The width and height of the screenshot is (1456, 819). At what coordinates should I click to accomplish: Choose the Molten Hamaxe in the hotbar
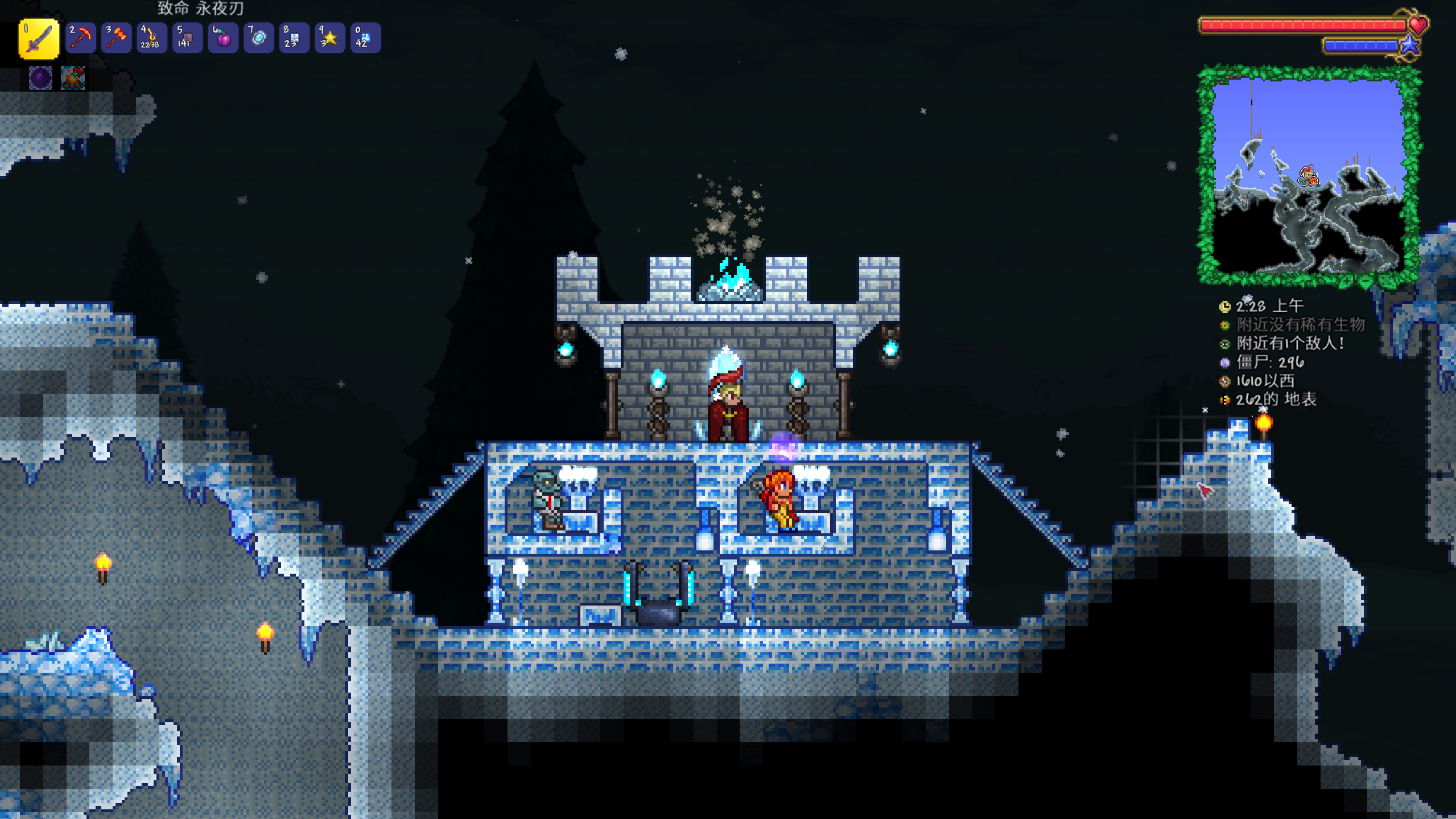[x=116, y=38]
